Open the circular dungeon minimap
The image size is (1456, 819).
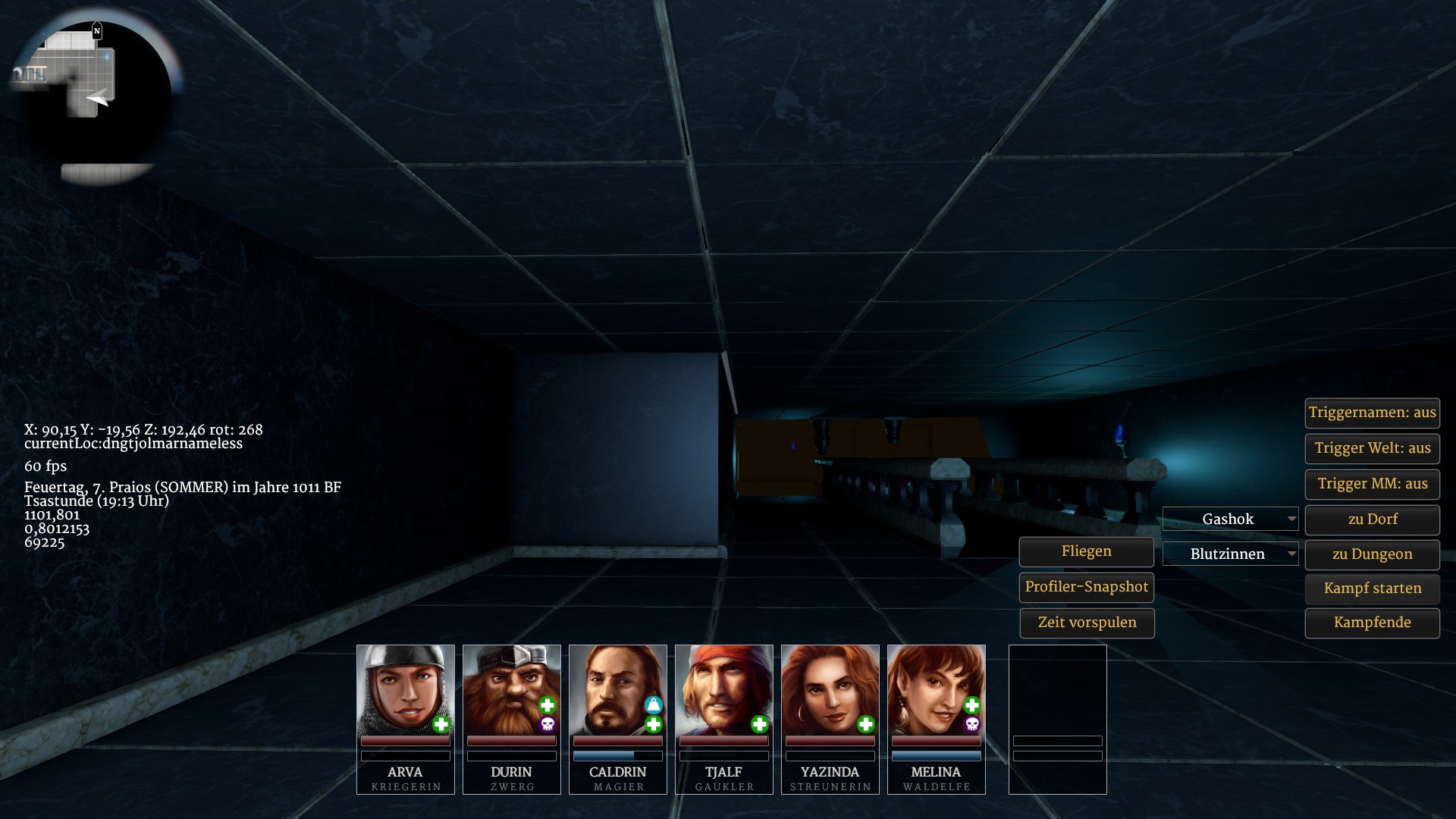point(91,95)
